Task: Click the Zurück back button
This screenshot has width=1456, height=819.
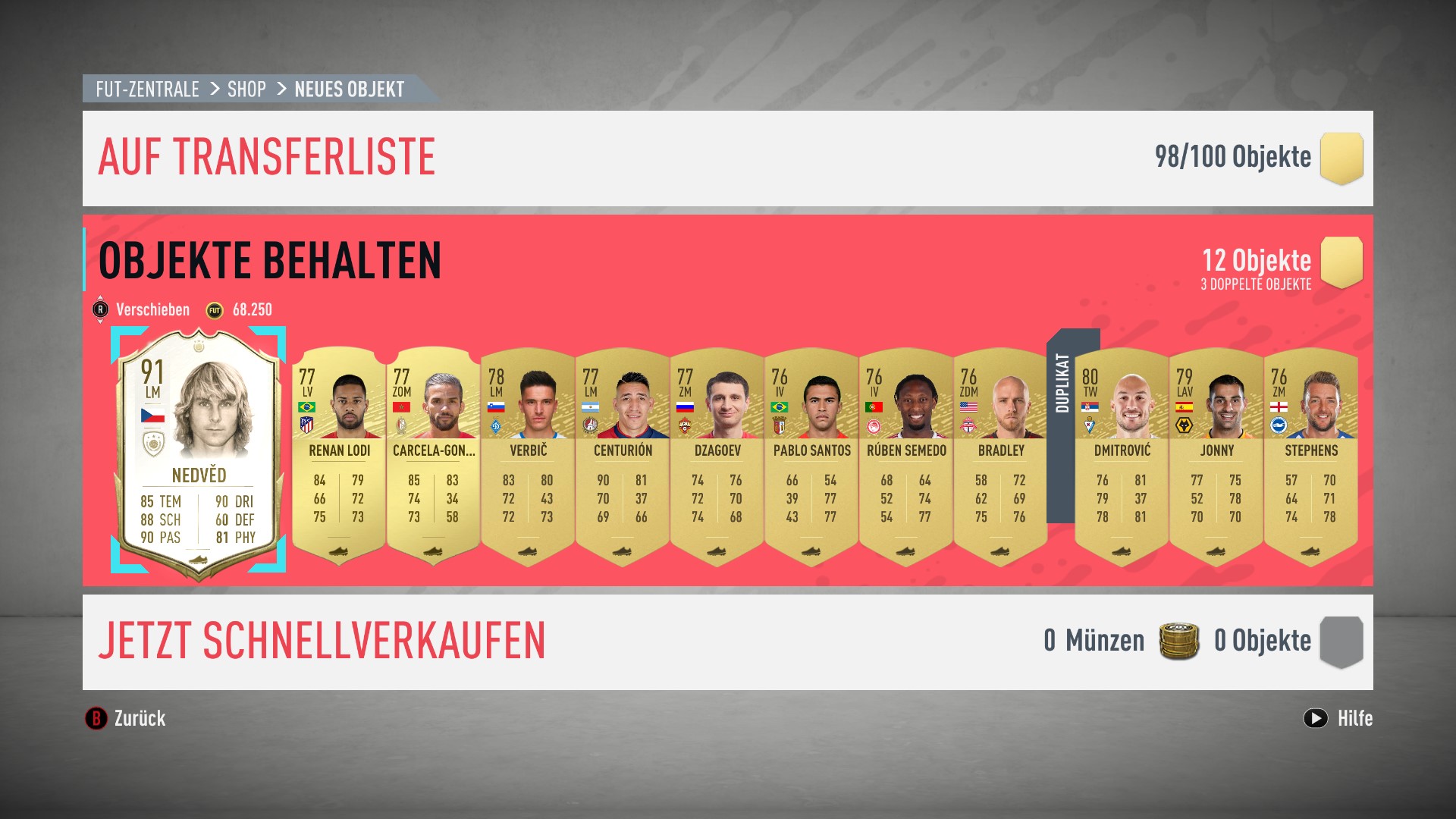Action: click(126, 718)
